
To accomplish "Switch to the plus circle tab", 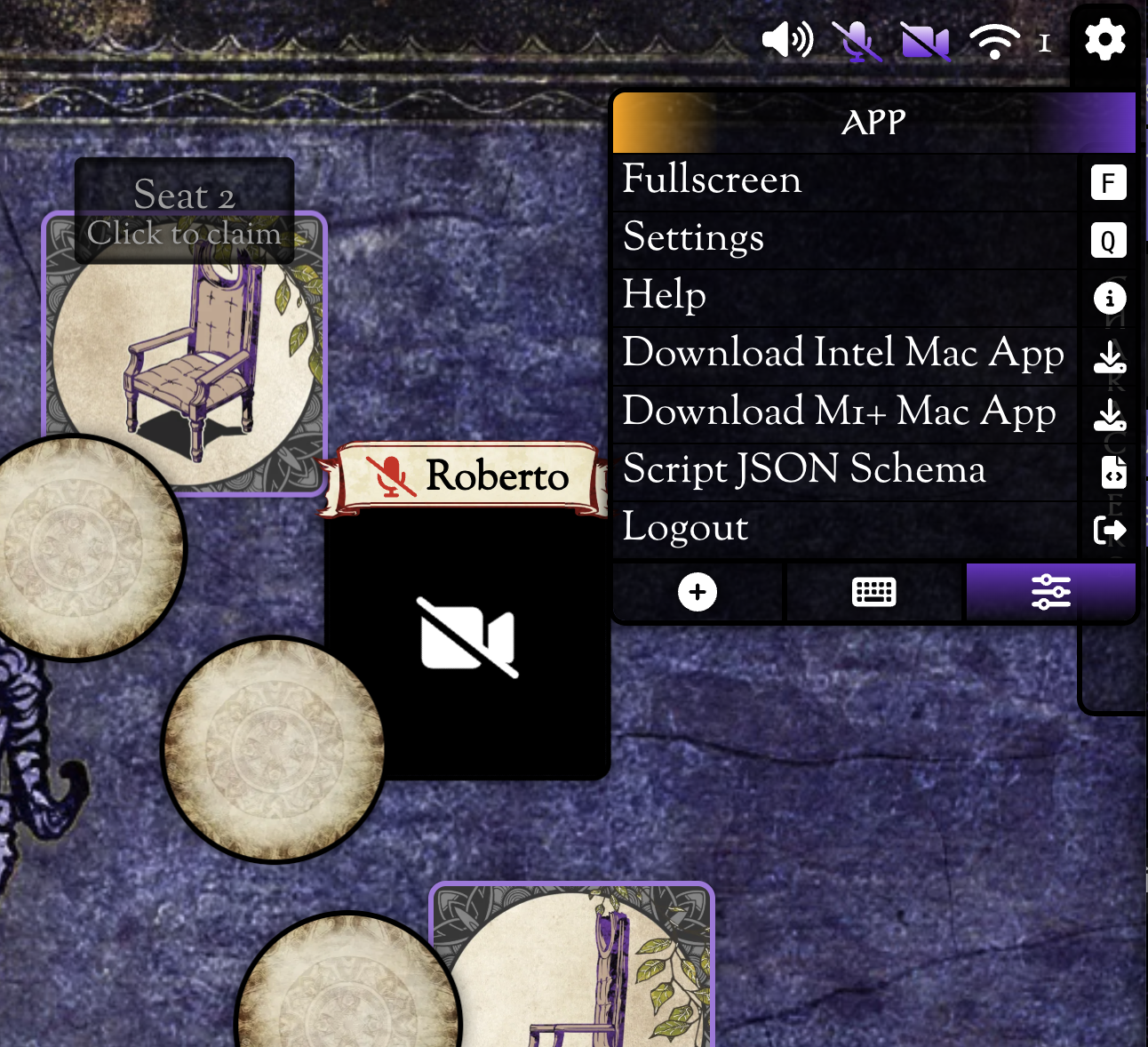I will coord(698,592).
